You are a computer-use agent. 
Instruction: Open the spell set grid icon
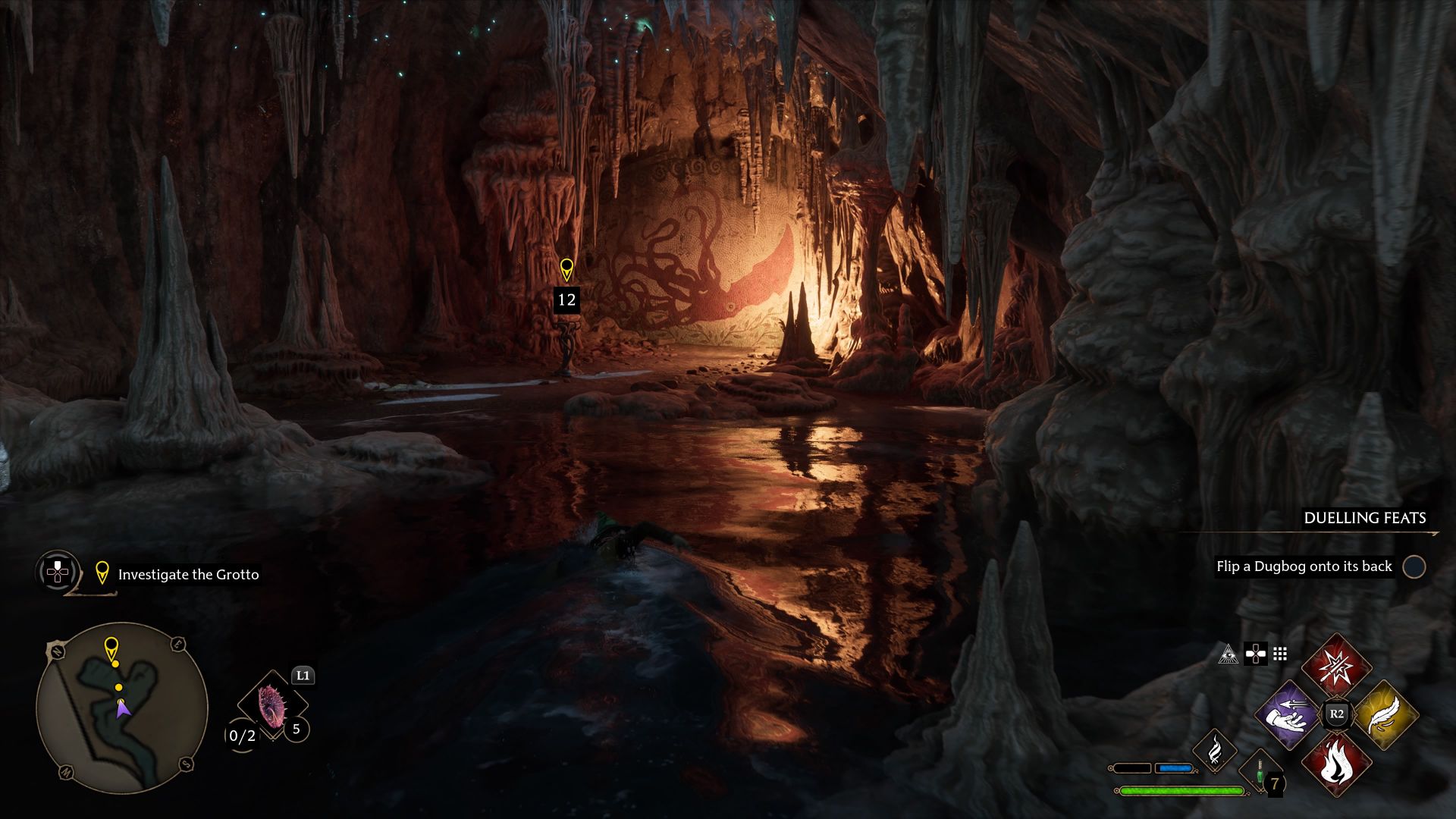click(1280, 654)
